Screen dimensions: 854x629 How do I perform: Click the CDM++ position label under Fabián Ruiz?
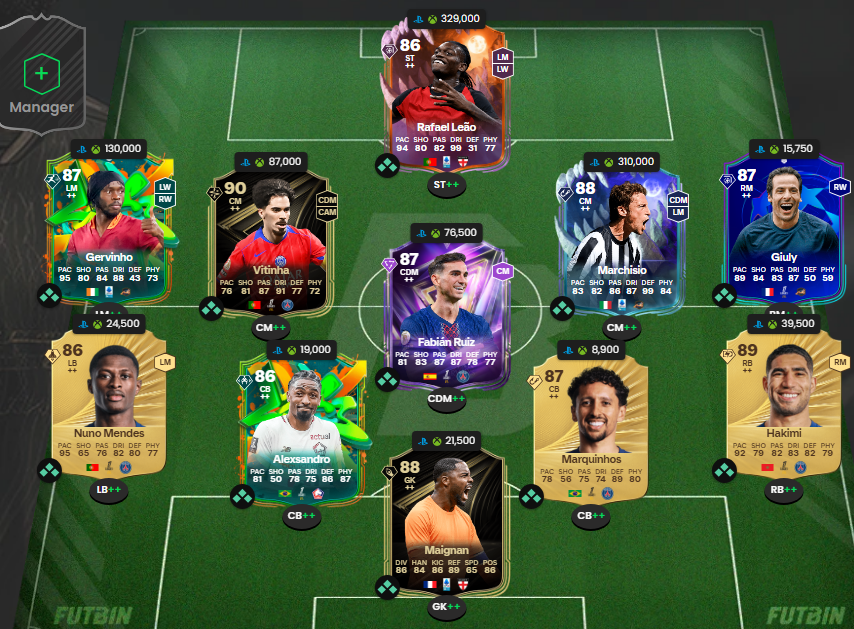[446, 399]
